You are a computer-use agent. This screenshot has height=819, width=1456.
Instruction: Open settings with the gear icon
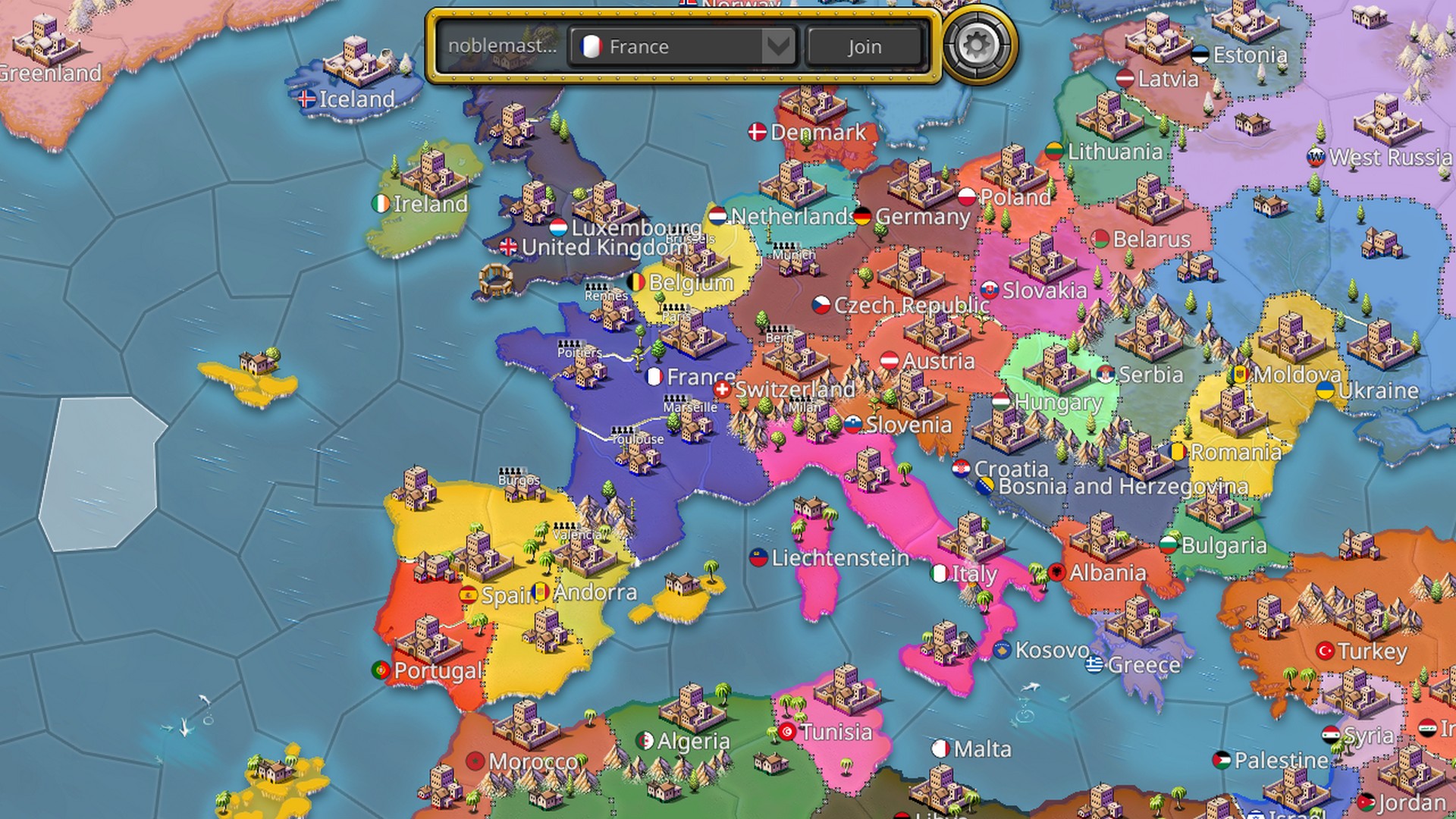tap(976, 45)
